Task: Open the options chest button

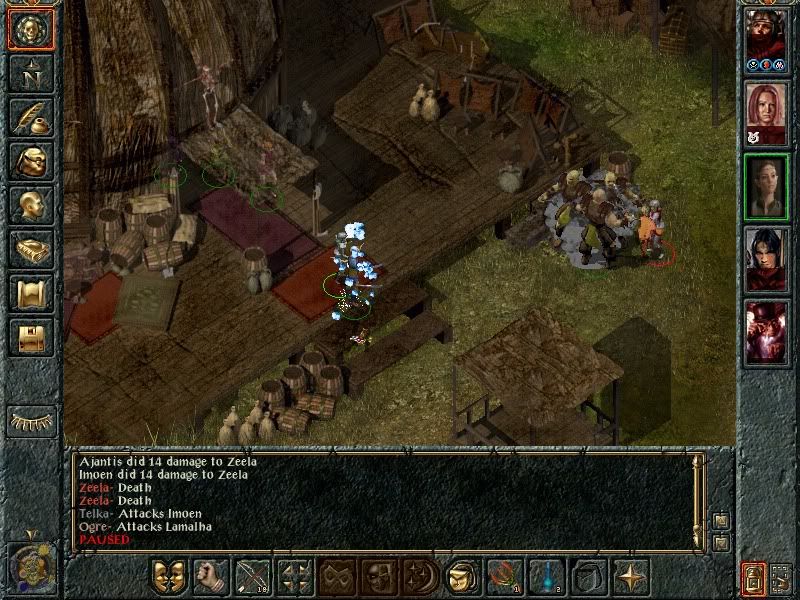Action: click(x=30, y=336)
